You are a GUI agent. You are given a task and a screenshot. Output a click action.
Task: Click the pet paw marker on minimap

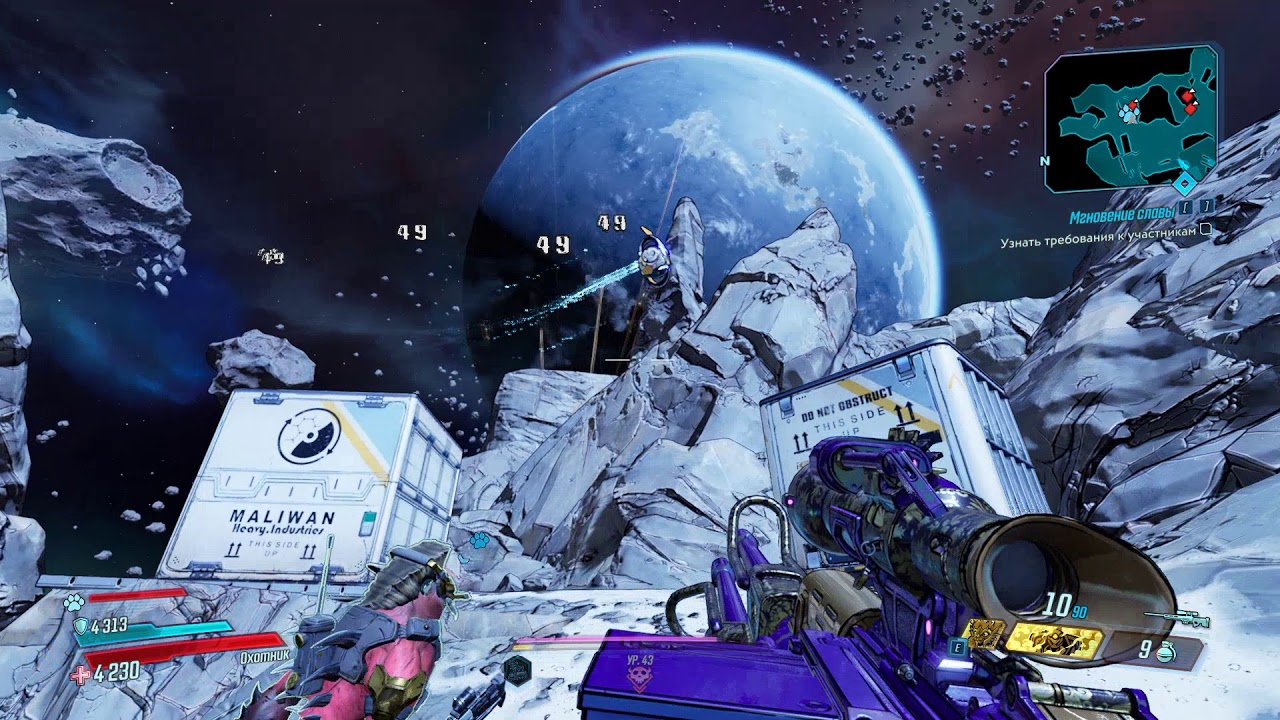click(x=1129, y=114)
